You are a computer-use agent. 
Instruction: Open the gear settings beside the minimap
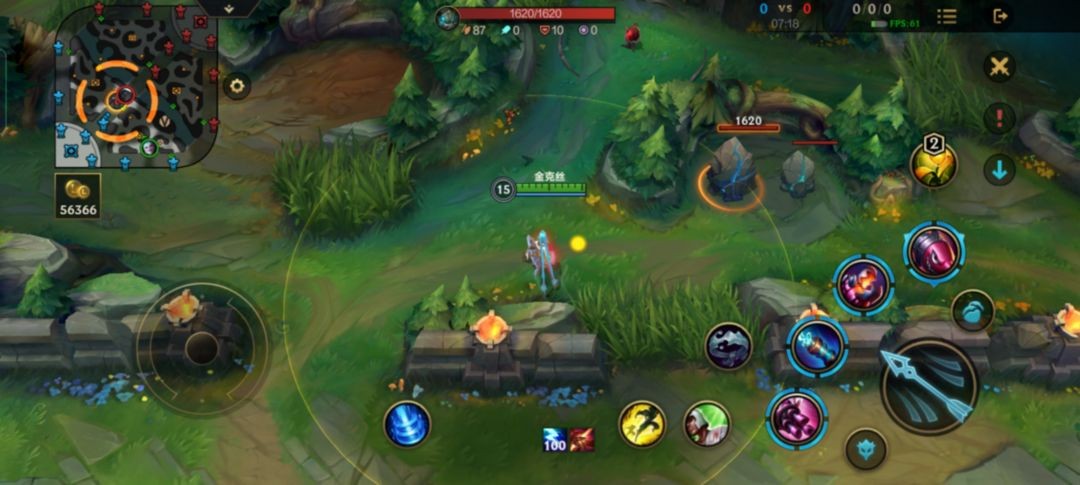(237, 86)
